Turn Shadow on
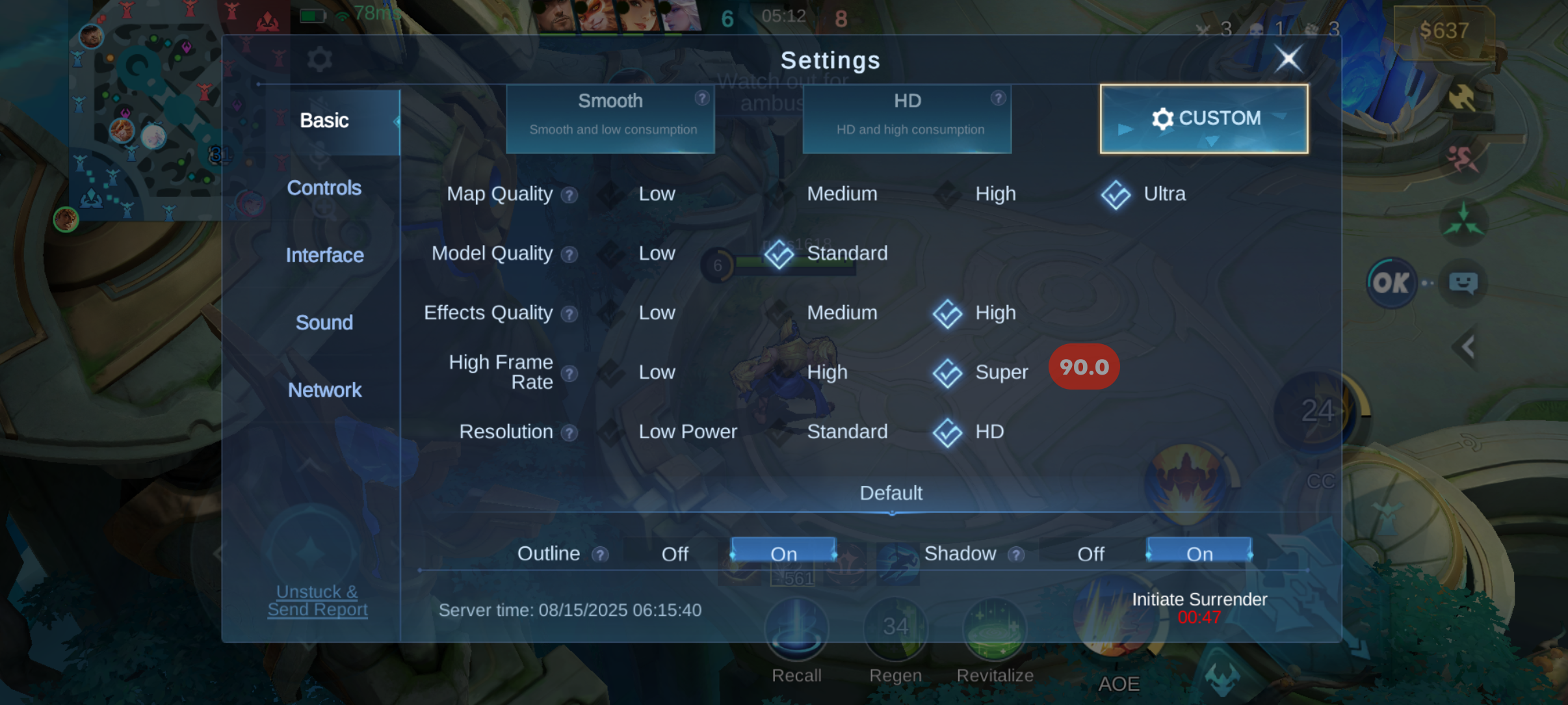This screenshot has height=705, width=1568. point(1199,553)
